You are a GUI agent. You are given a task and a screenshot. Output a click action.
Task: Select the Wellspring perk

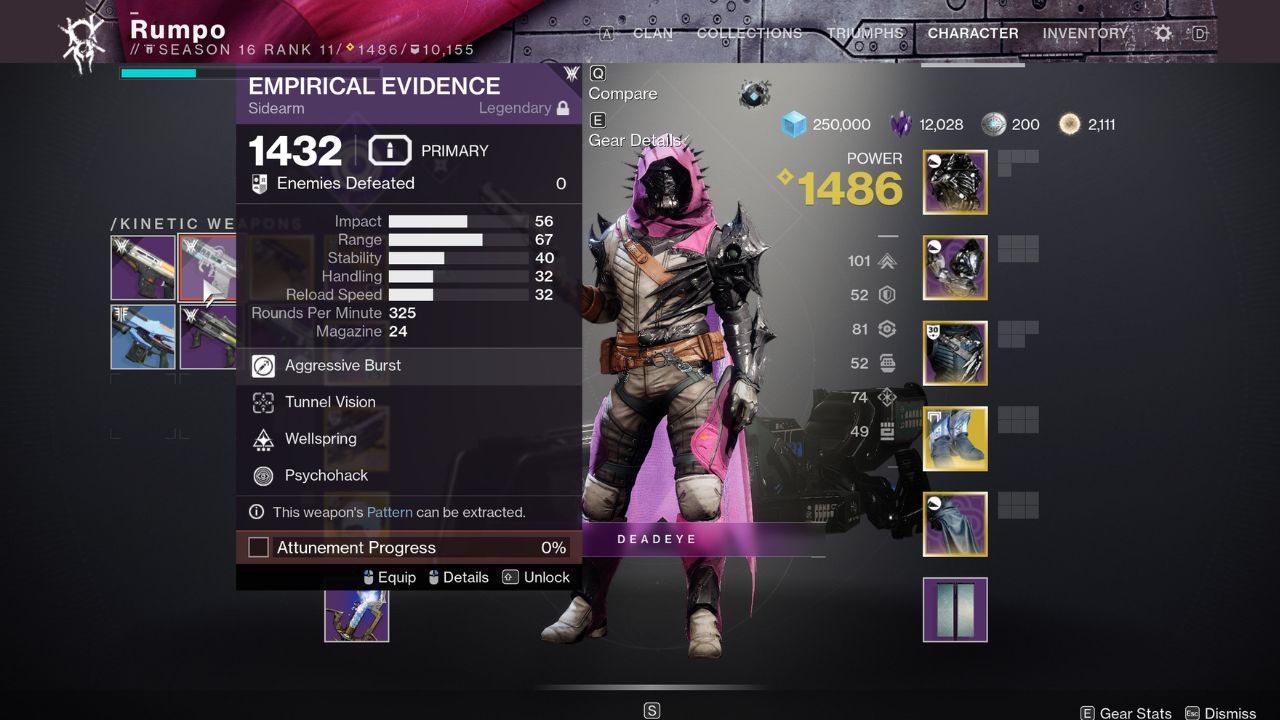pos(320,439)
